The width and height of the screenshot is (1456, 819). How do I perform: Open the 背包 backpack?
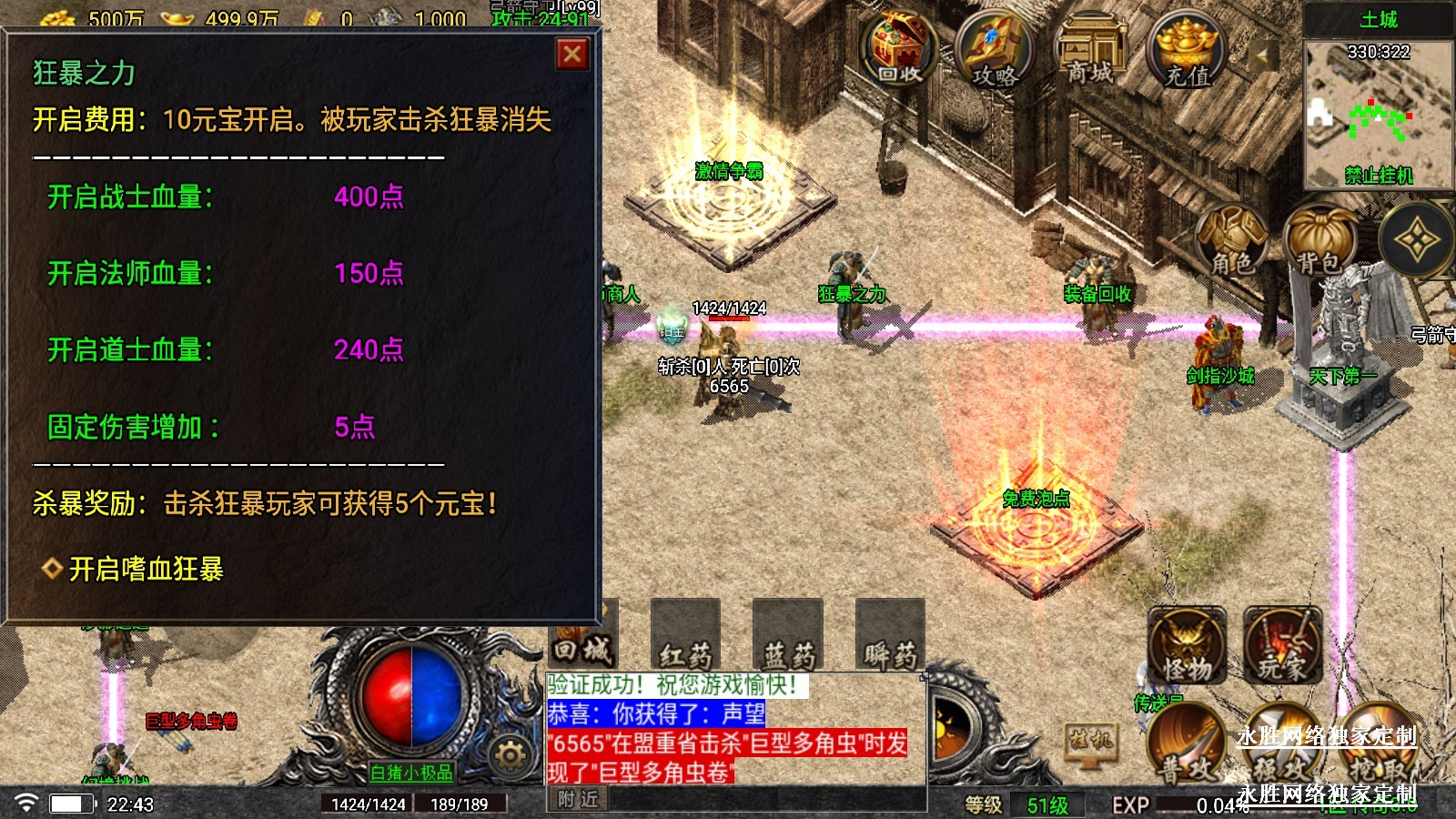tap(1319, 242)
